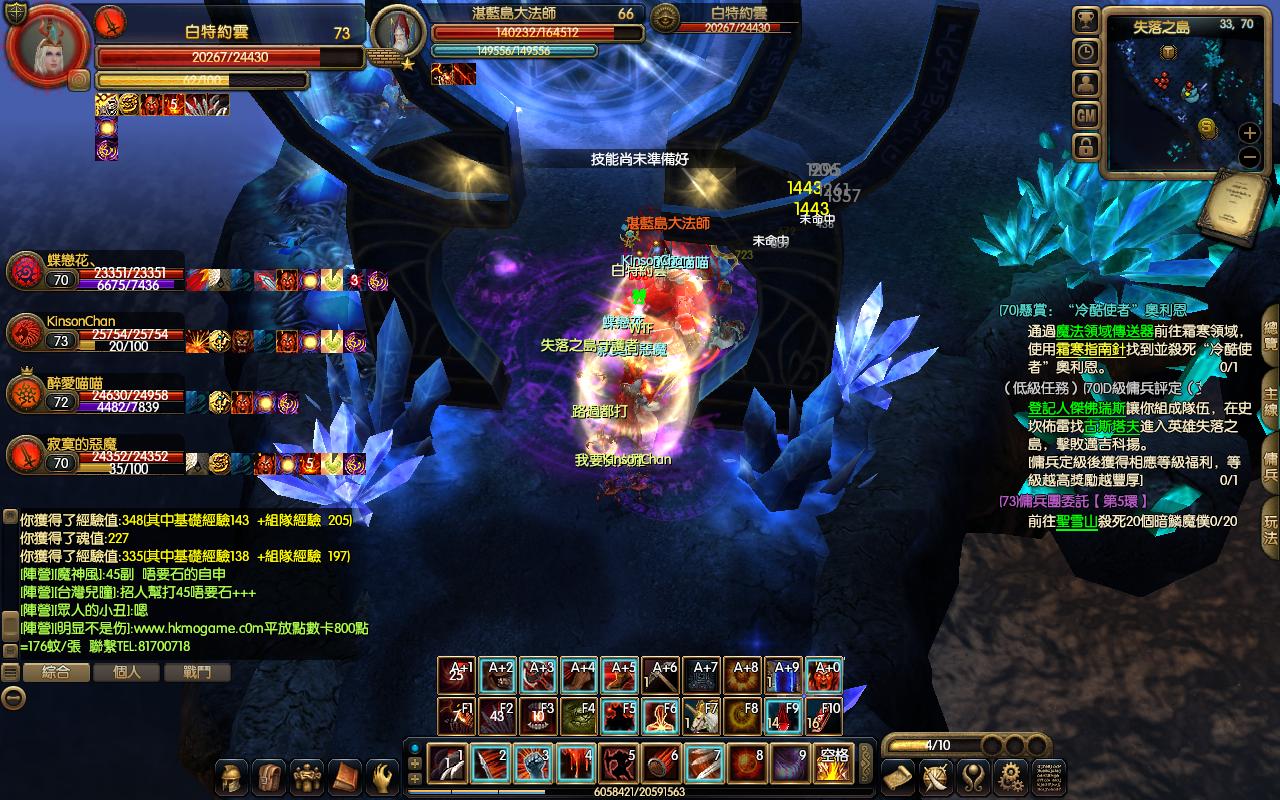Switch to the 個人 chat tab
Screen dimensions: 1280x800
click(x=126, y=673)
